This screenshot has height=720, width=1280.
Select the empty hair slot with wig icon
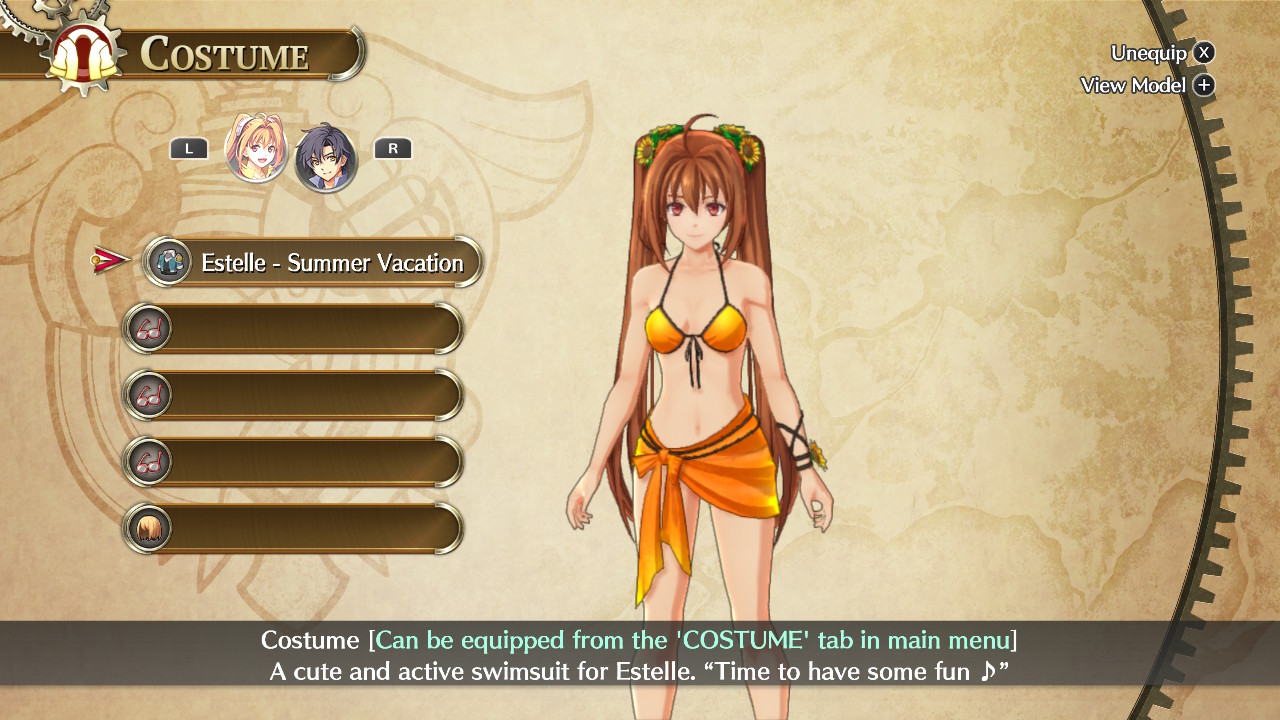(x=293, y=528)
